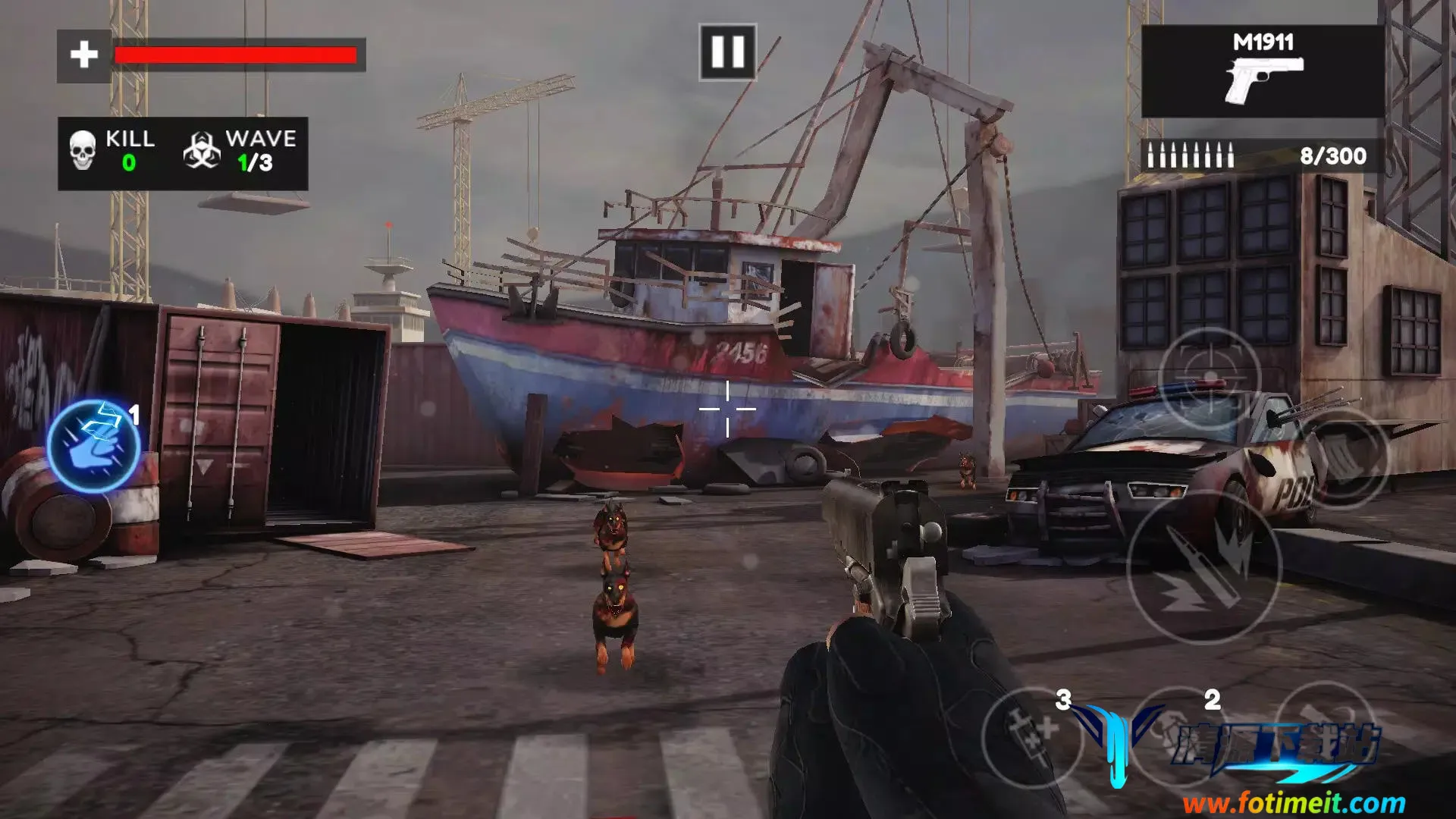Click the white plus health icon
The width and height of the screenshot is (1456, 819).
(x=84, y=55)
